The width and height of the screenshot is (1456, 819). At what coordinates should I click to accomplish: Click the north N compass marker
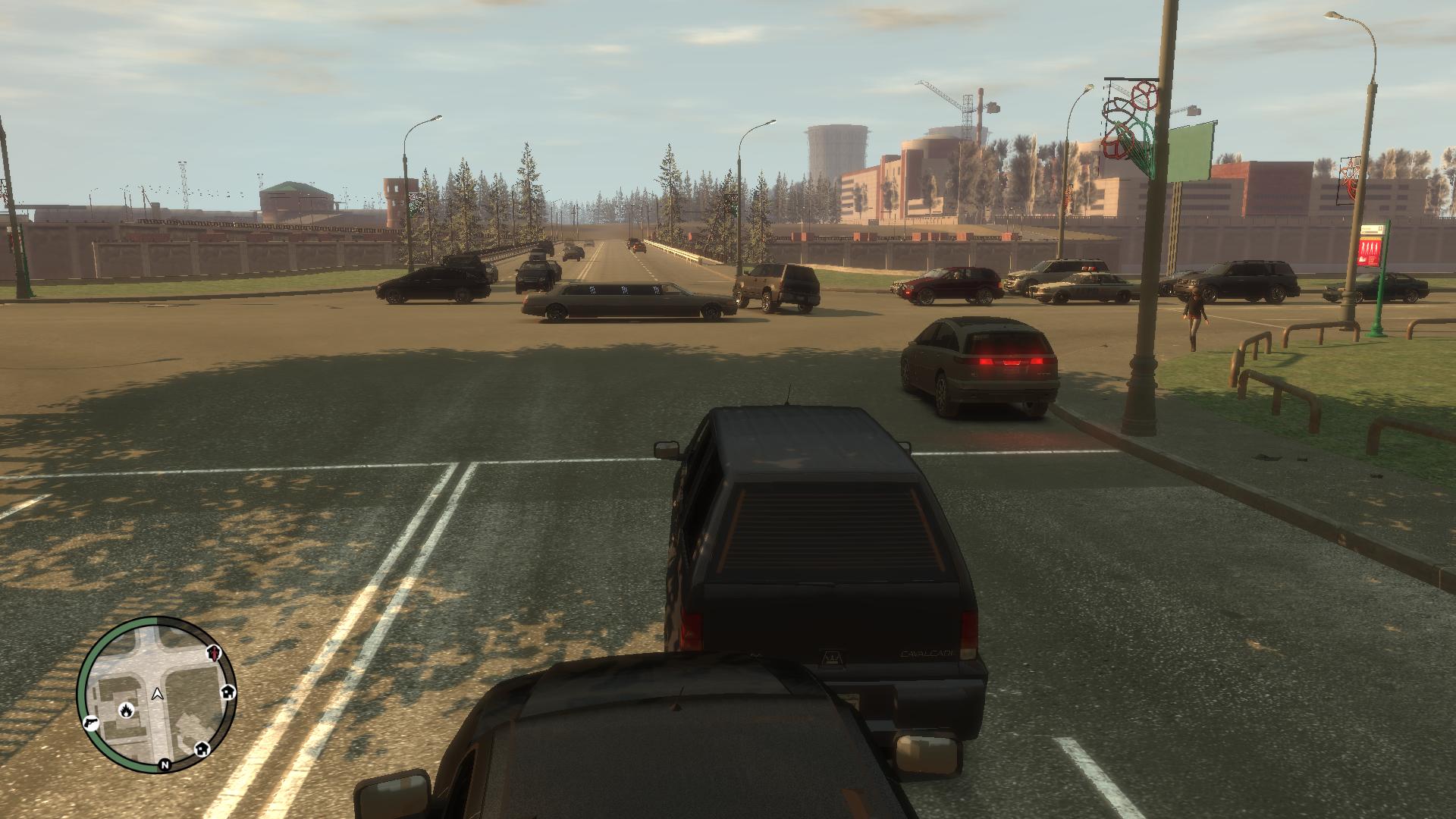[164, 765]
